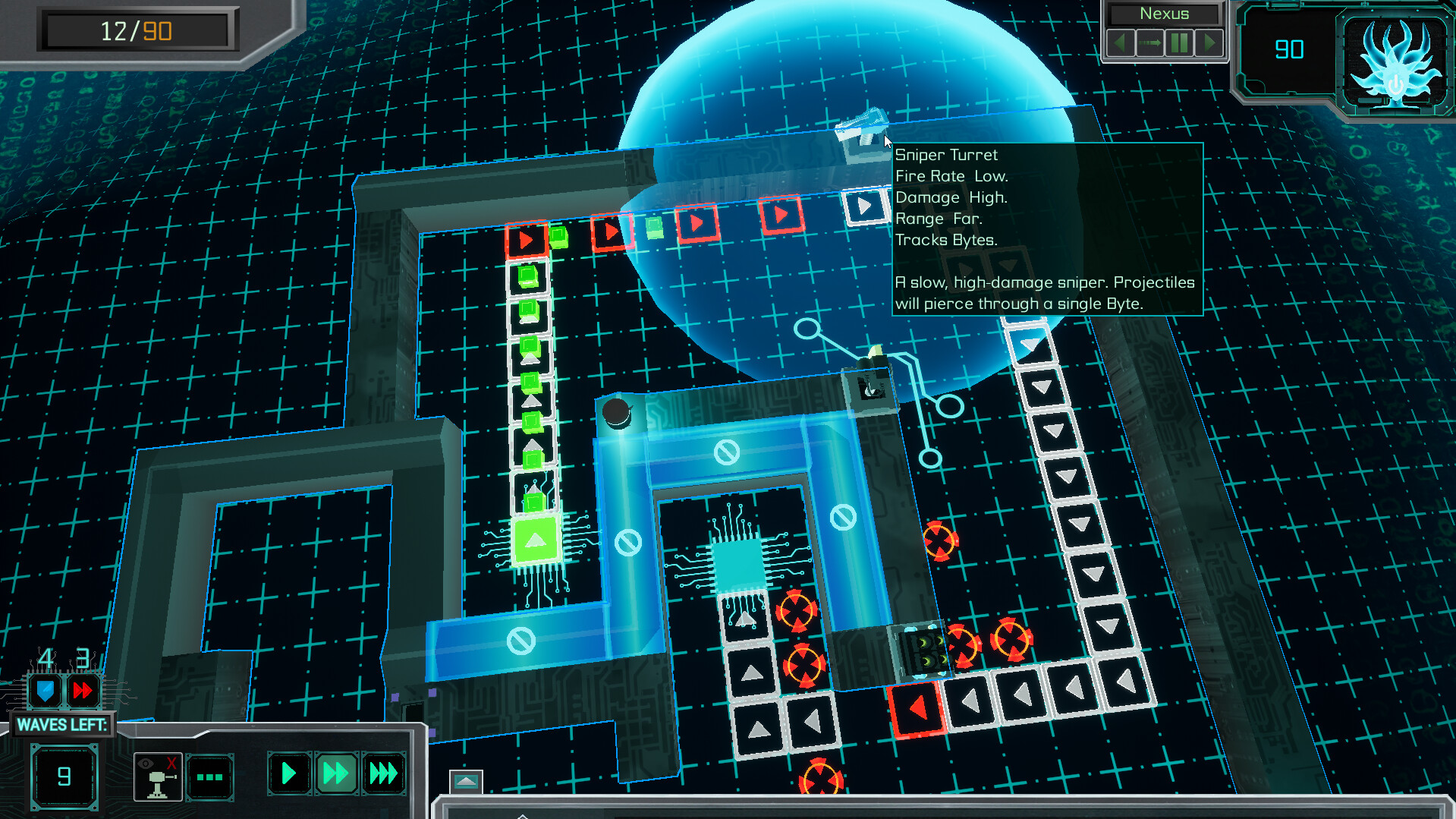Select previous target with Nexus left arrow
This screenshot has height=819, width=1456.
1120,43
